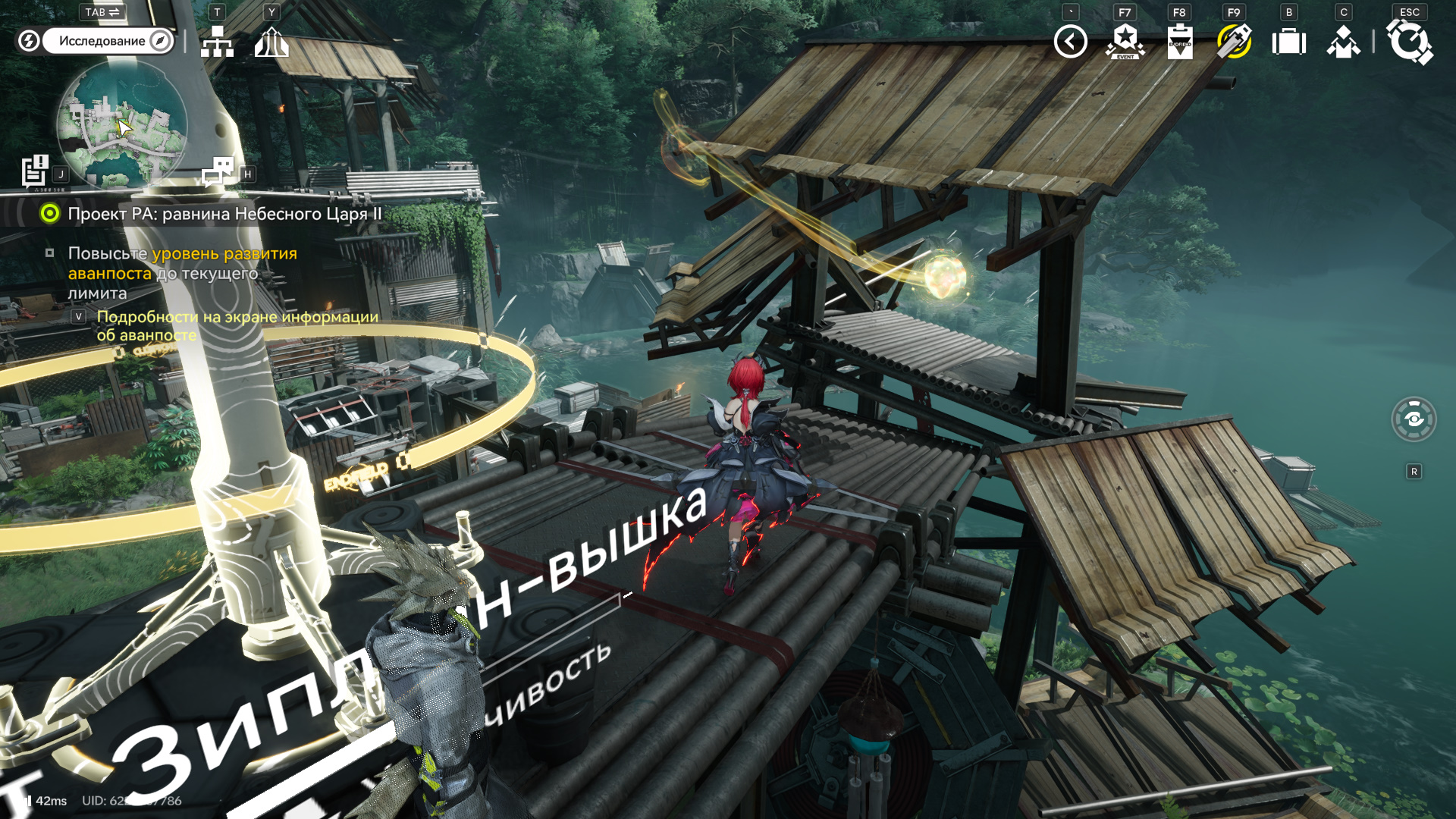Open the chat speech bubbles icon

218,171
